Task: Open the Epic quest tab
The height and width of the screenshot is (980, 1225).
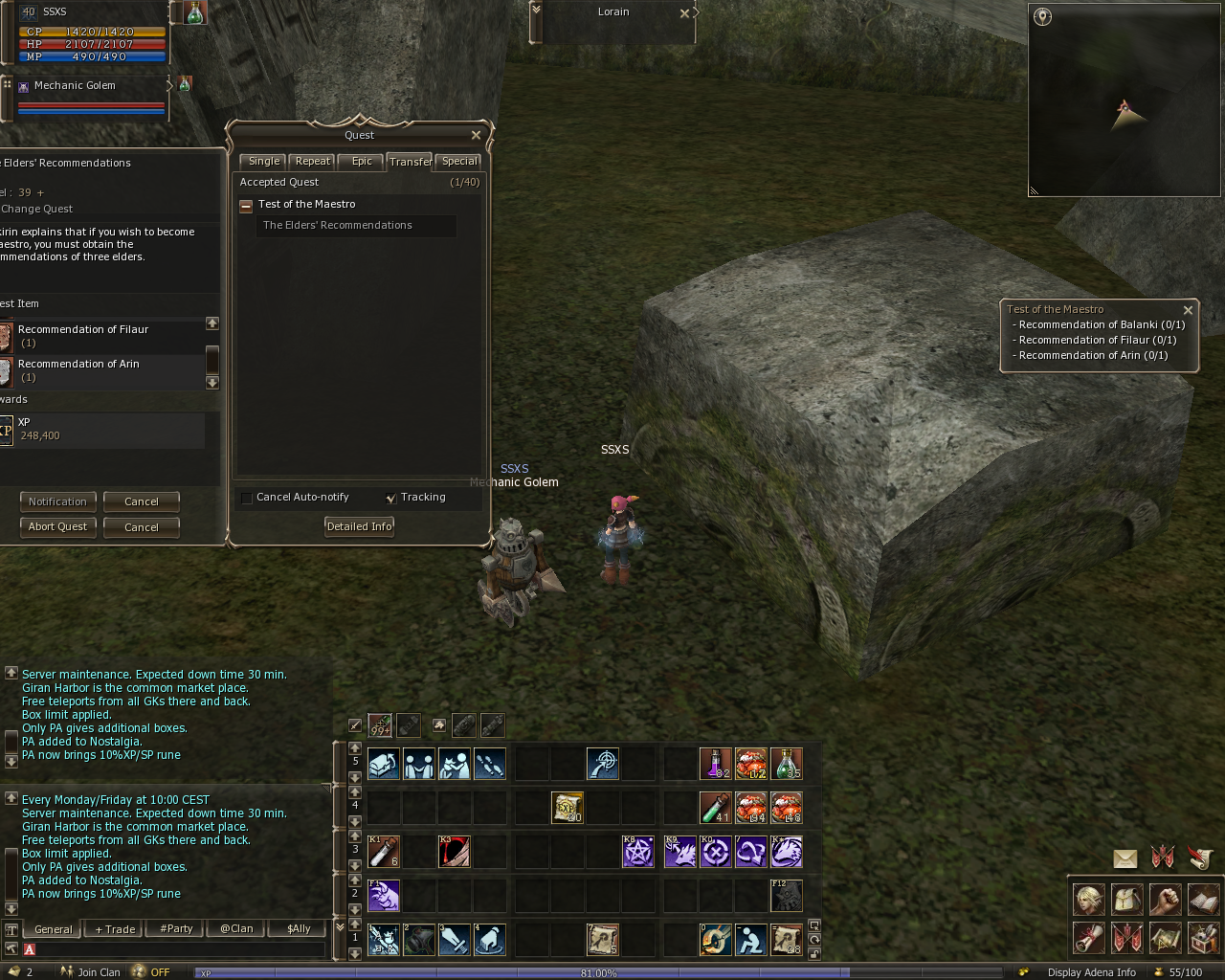Action: coord(362,162)
